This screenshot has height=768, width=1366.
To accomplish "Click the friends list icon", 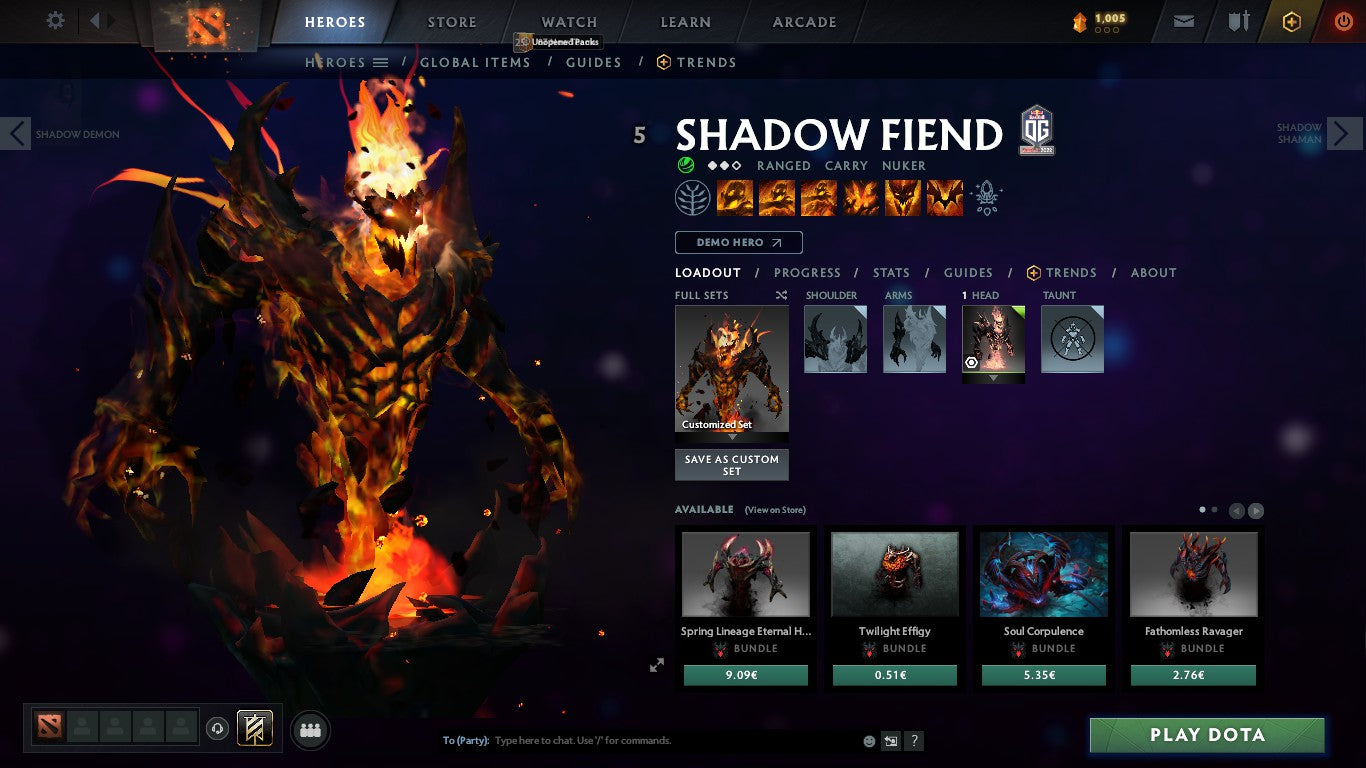I will coord(310,730).
